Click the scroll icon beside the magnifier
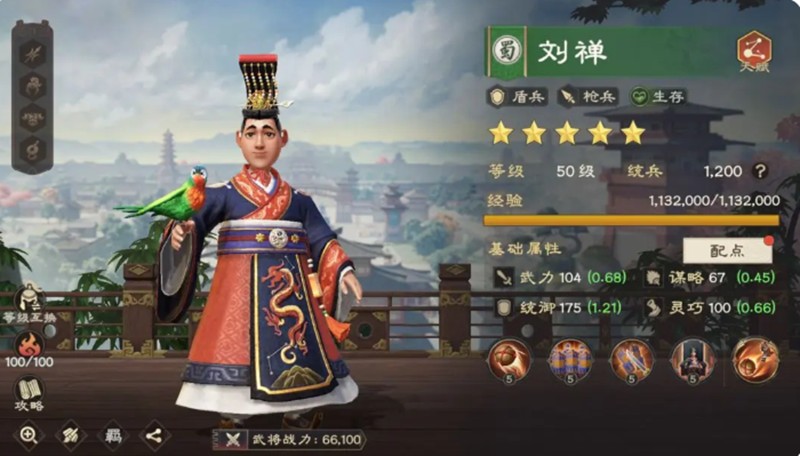This screenshot has height=456, width=800. [x=71, y=435]
